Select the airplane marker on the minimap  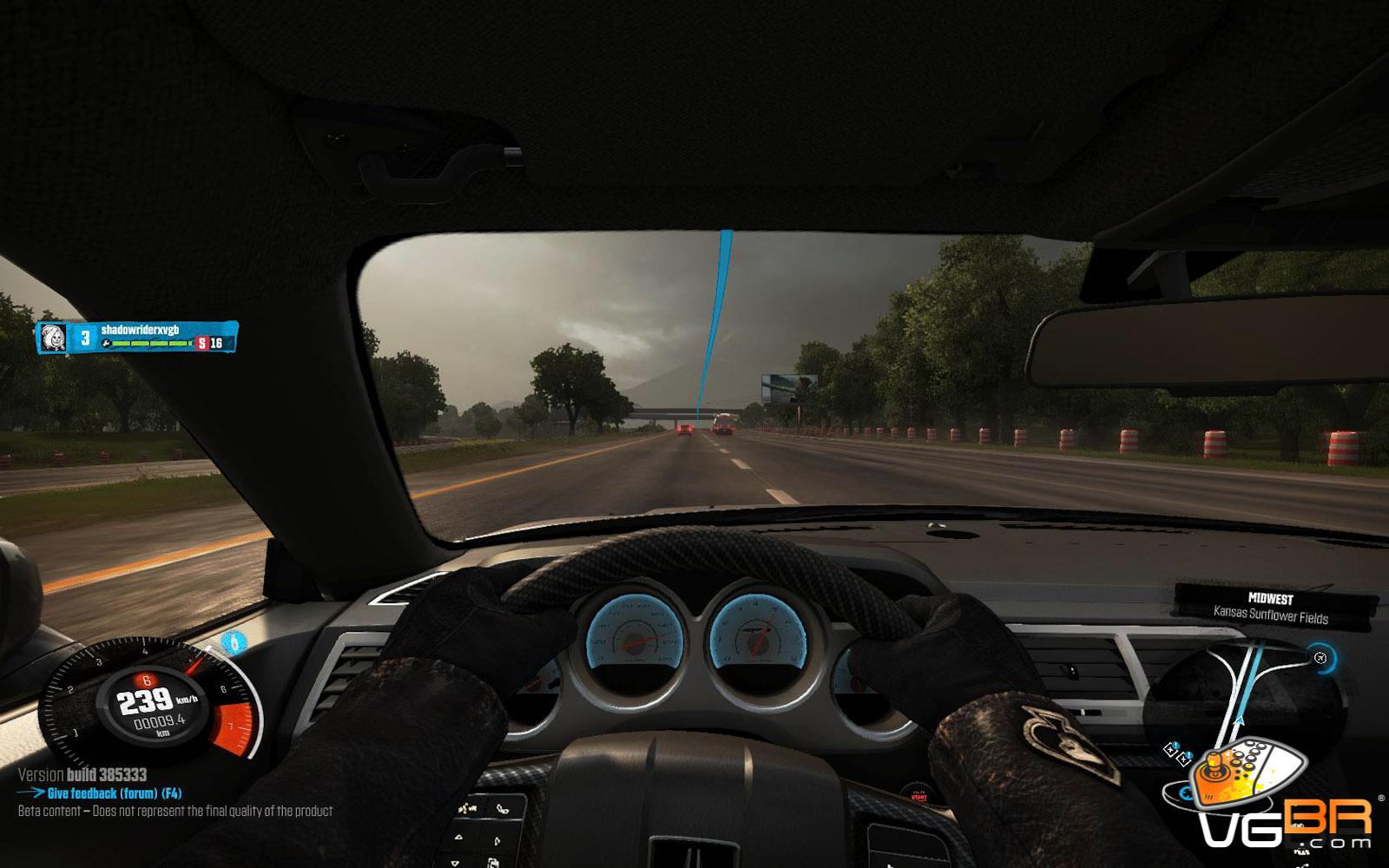1320,658
